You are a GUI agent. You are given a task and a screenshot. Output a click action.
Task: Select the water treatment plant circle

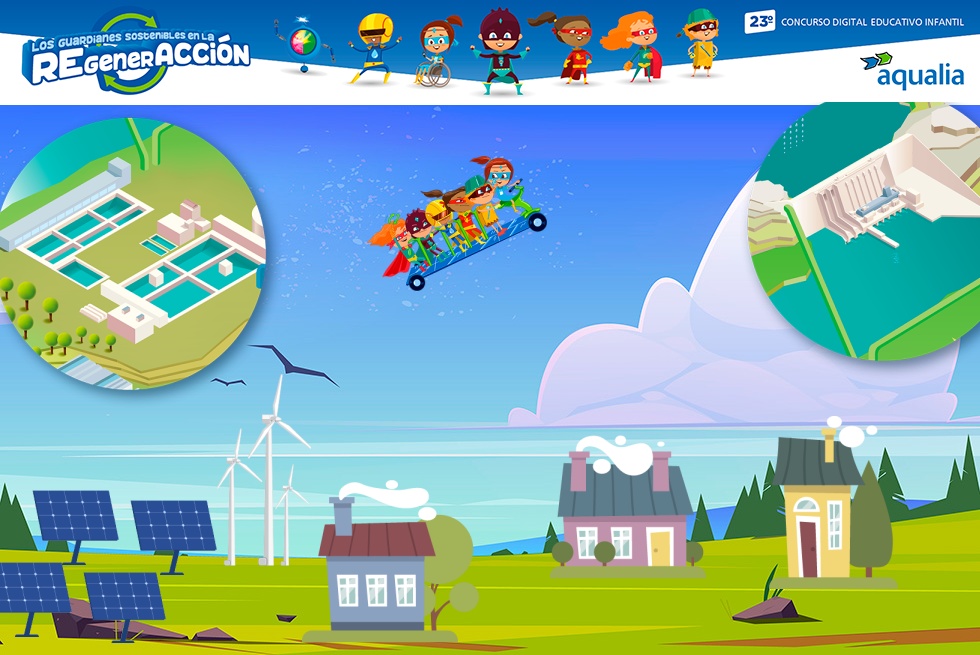coord(130,255)
